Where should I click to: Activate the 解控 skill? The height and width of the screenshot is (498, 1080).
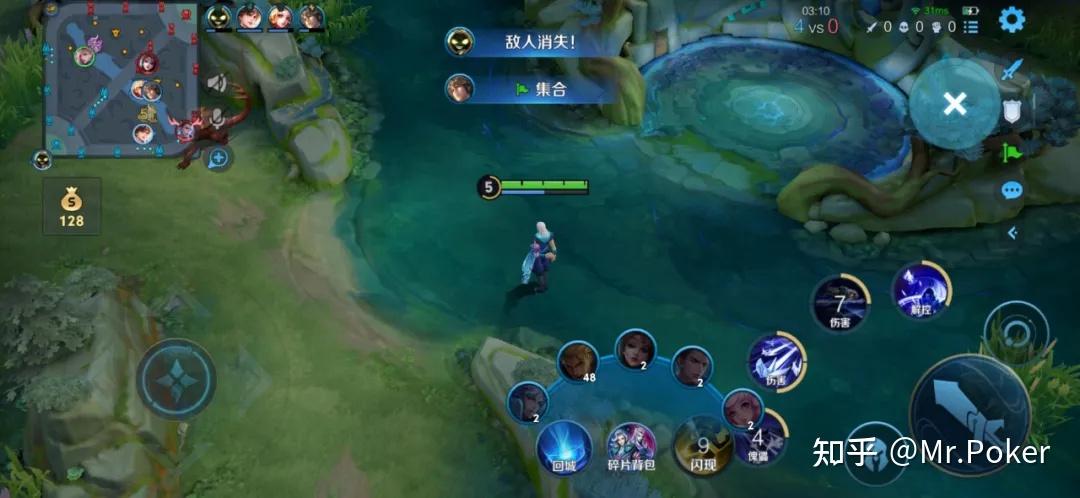(921, 291)
